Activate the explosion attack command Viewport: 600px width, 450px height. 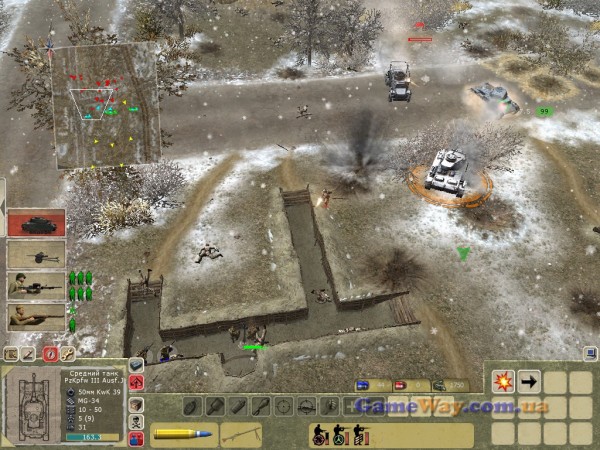pos(502,381)
